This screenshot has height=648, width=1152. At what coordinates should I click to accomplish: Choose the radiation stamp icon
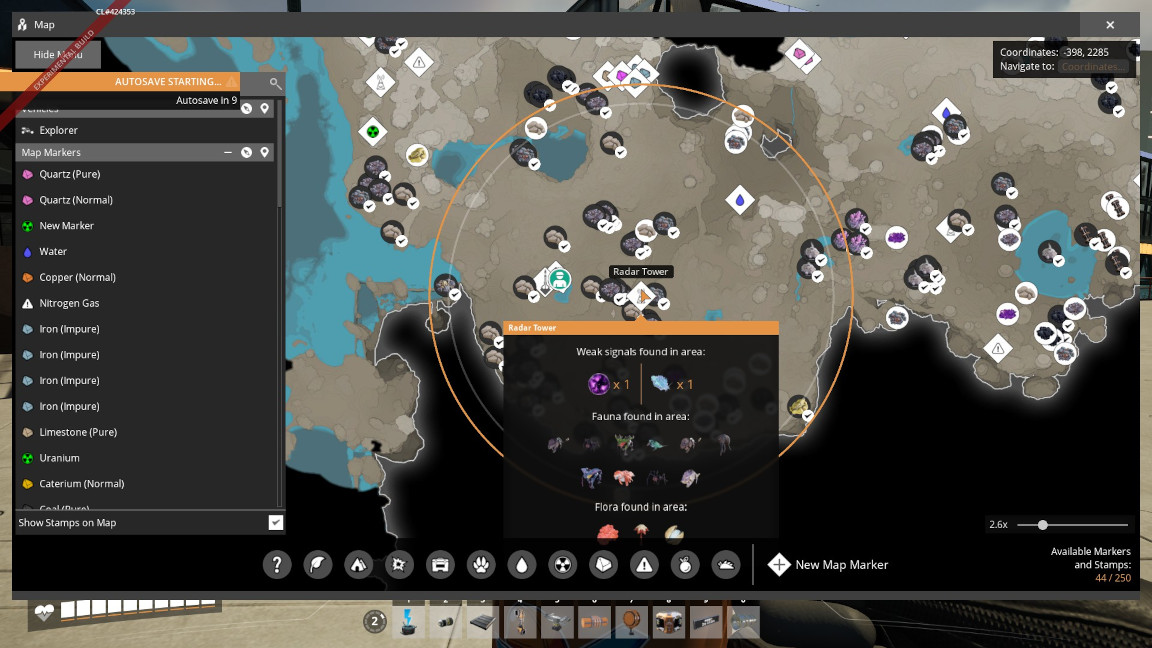tap(563, 565)
